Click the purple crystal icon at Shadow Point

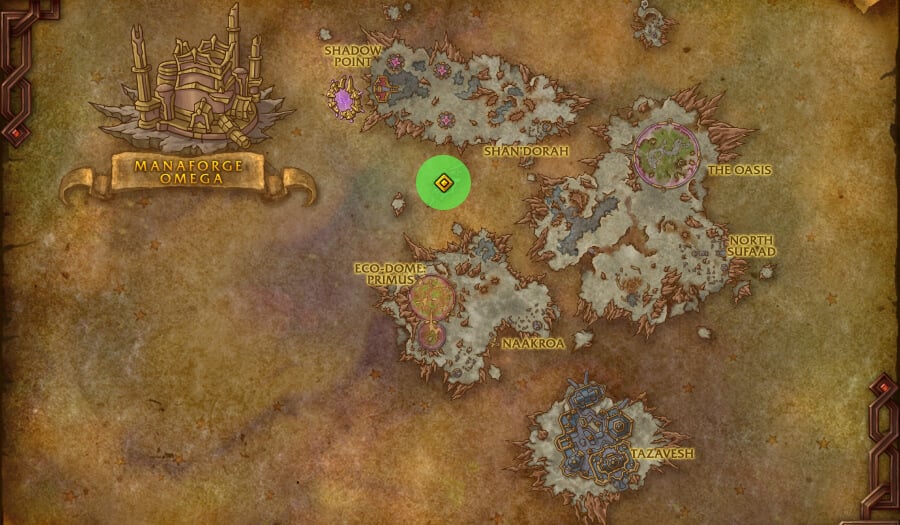(345, 100)
